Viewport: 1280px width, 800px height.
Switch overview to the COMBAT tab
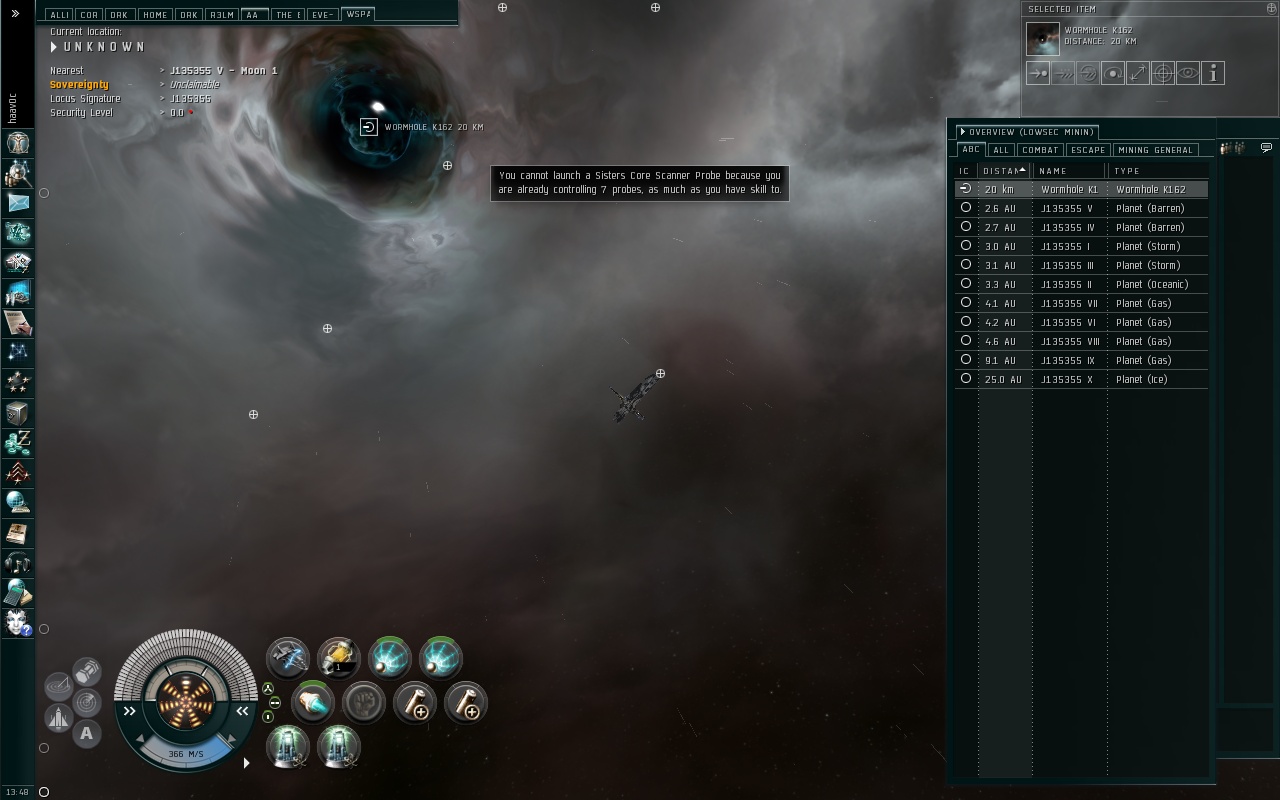click(x=1040, y=150)
